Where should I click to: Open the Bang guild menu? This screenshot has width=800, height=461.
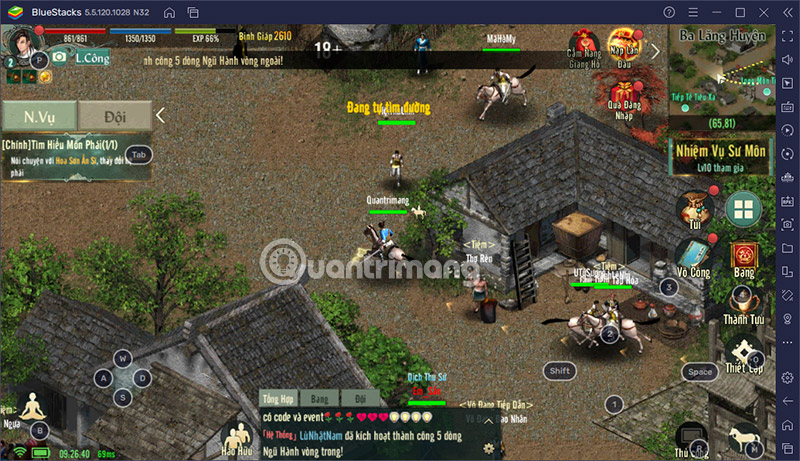point(743,257)
